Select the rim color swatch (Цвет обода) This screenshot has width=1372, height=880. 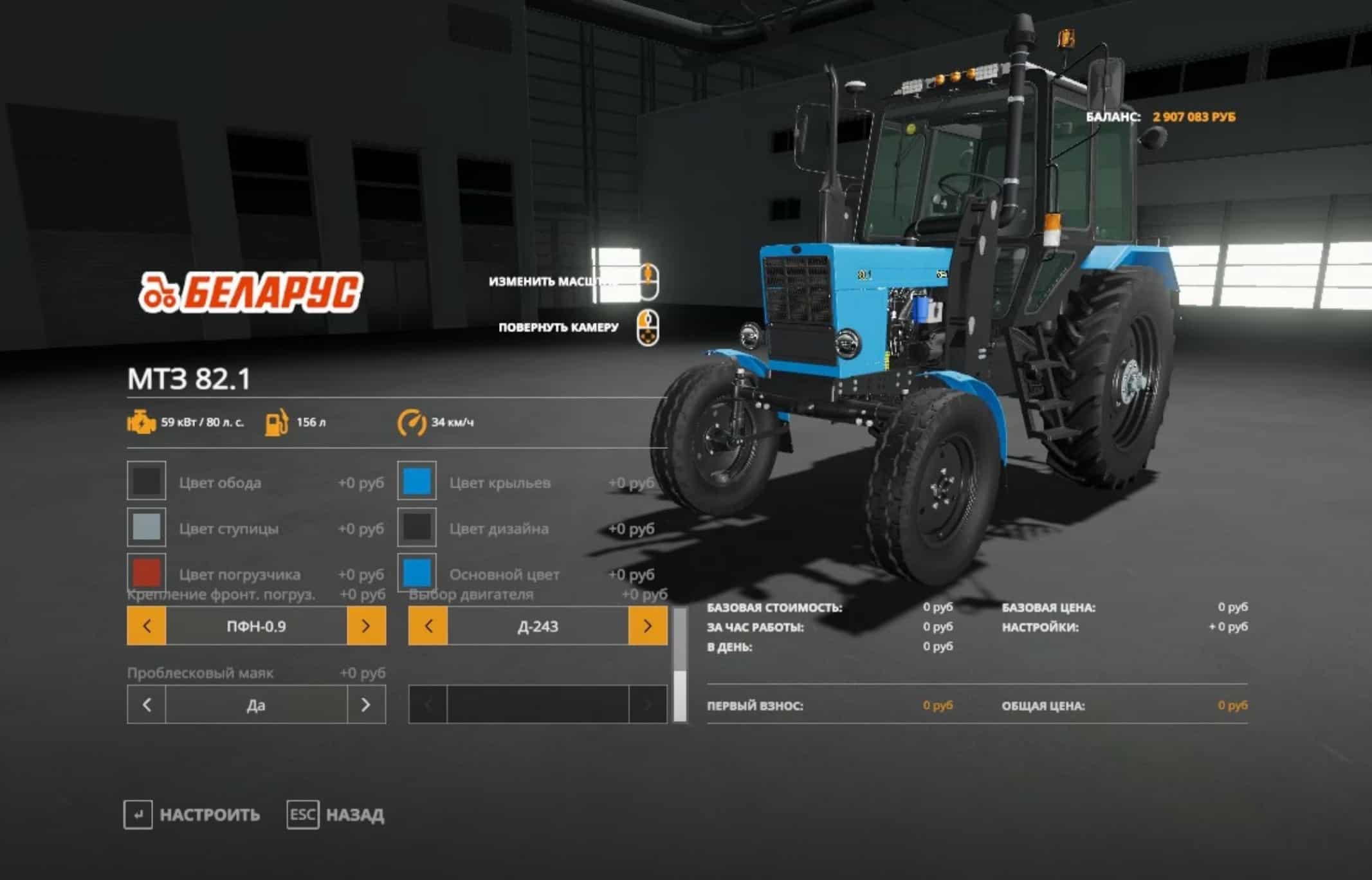[x=147, y=481]
